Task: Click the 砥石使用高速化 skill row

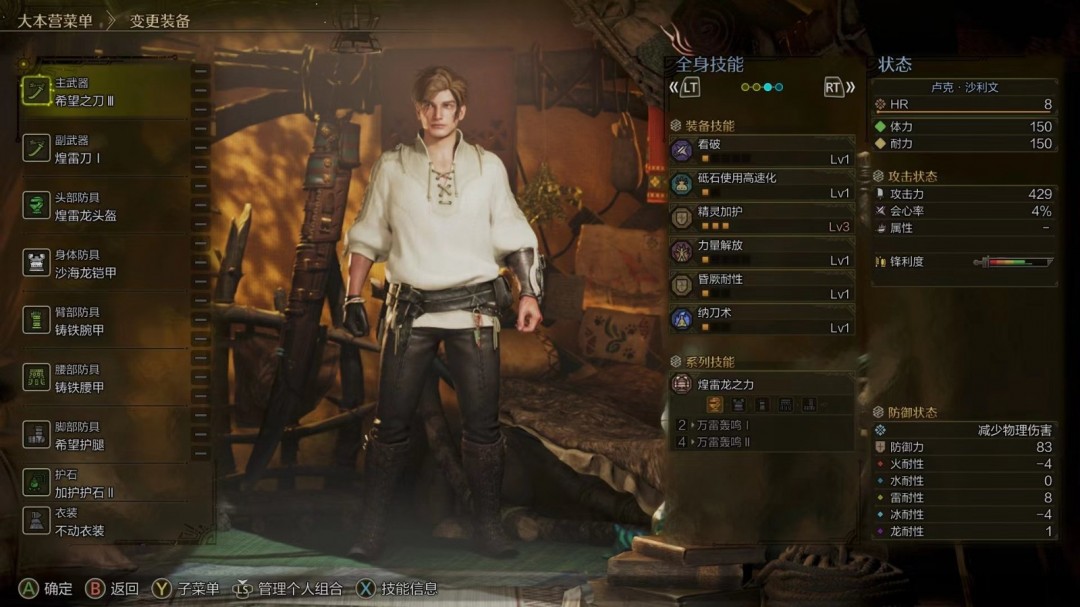Action: 762,185
